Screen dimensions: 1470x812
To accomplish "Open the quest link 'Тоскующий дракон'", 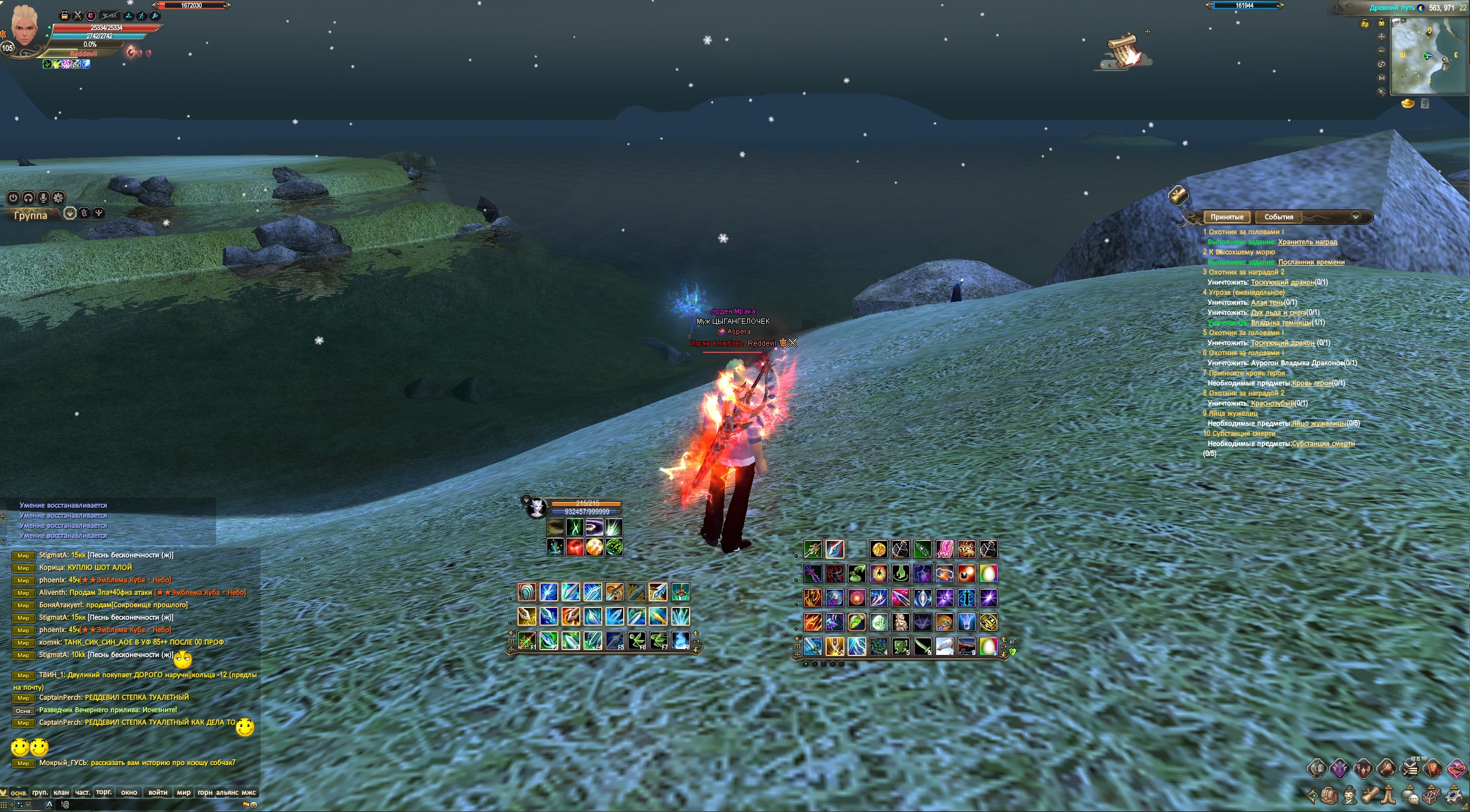I will pyautogui.click(x=1282, y=282).
